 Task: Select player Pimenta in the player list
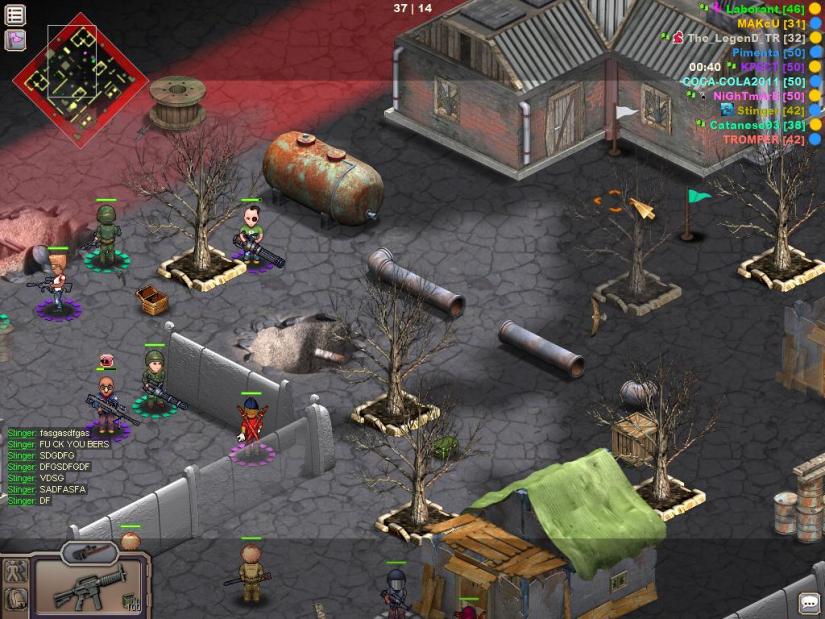pos(768,52)
